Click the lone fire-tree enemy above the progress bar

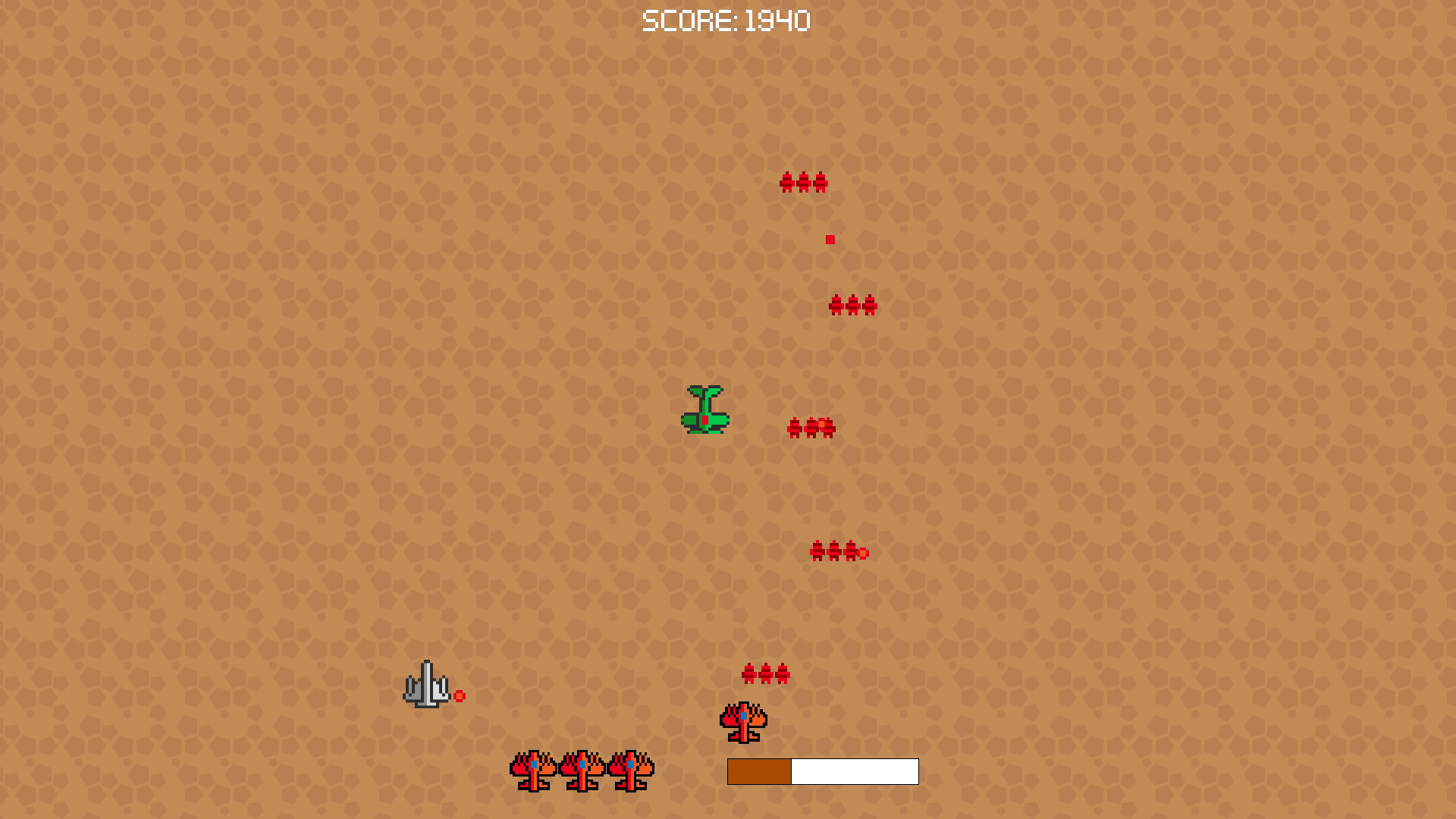[742, 722]
